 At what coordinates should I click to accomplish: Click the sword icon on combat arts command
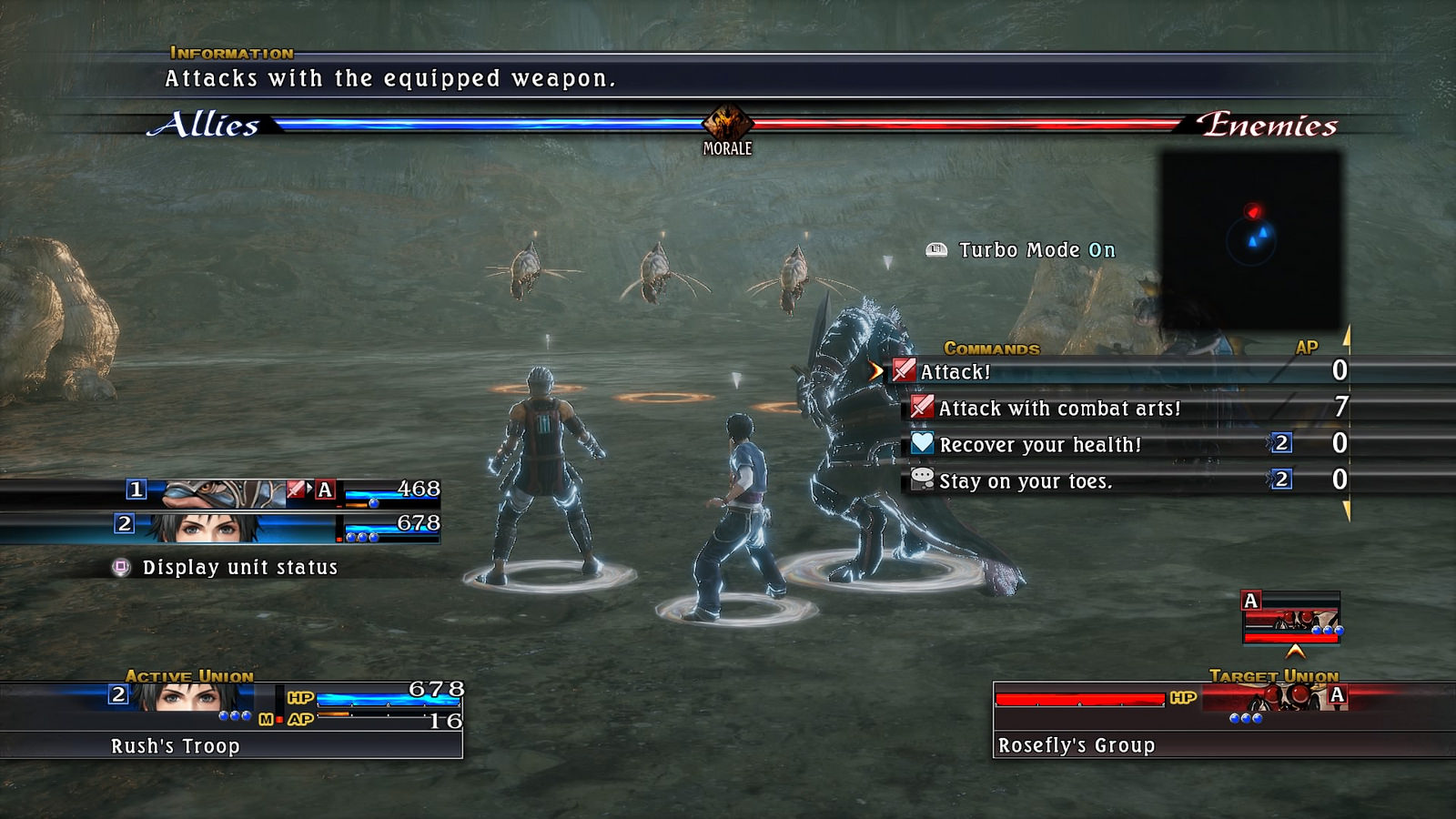tap(923, 409)
